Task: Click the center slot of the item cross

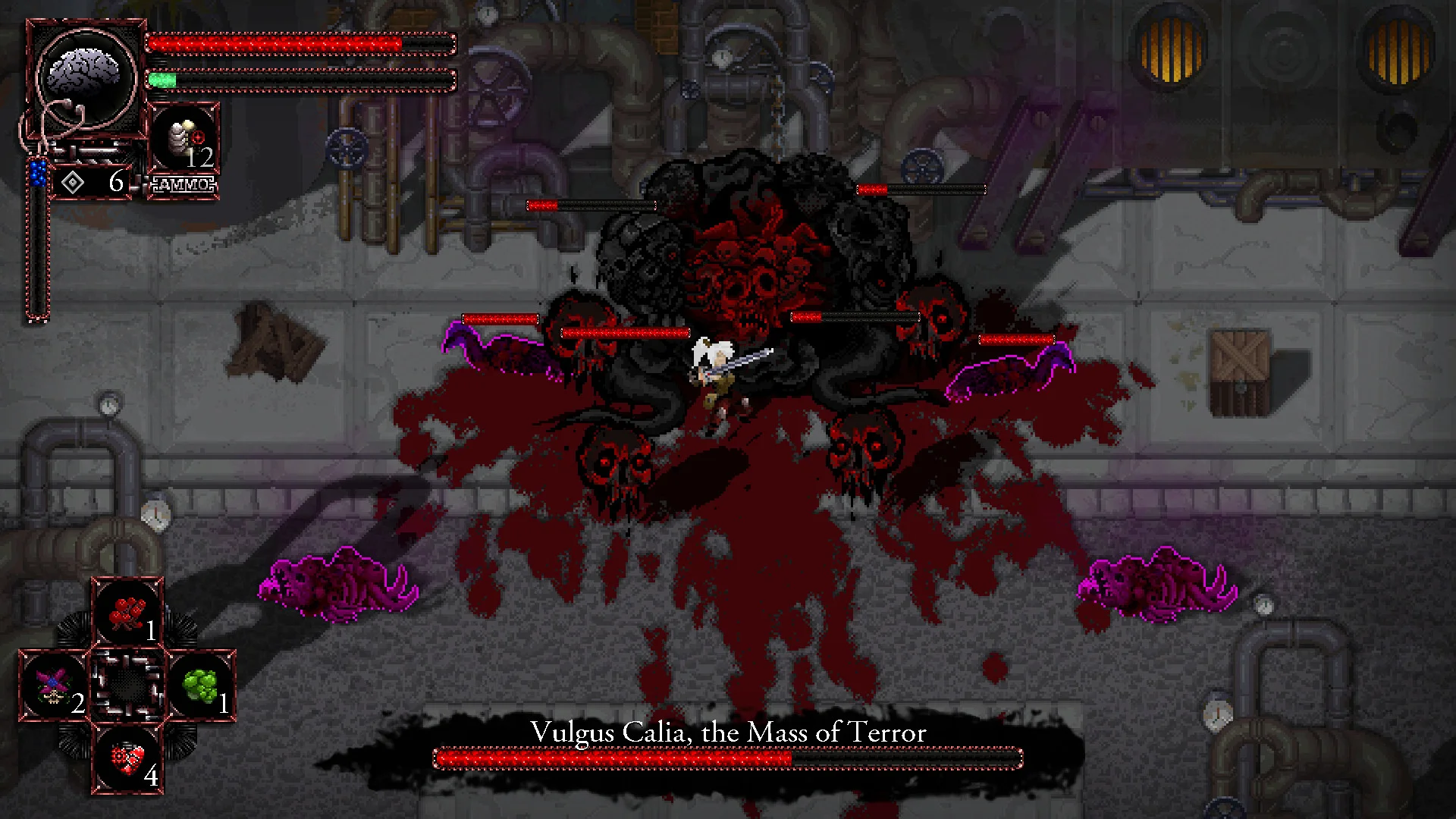Action: [x=129, y=682]
